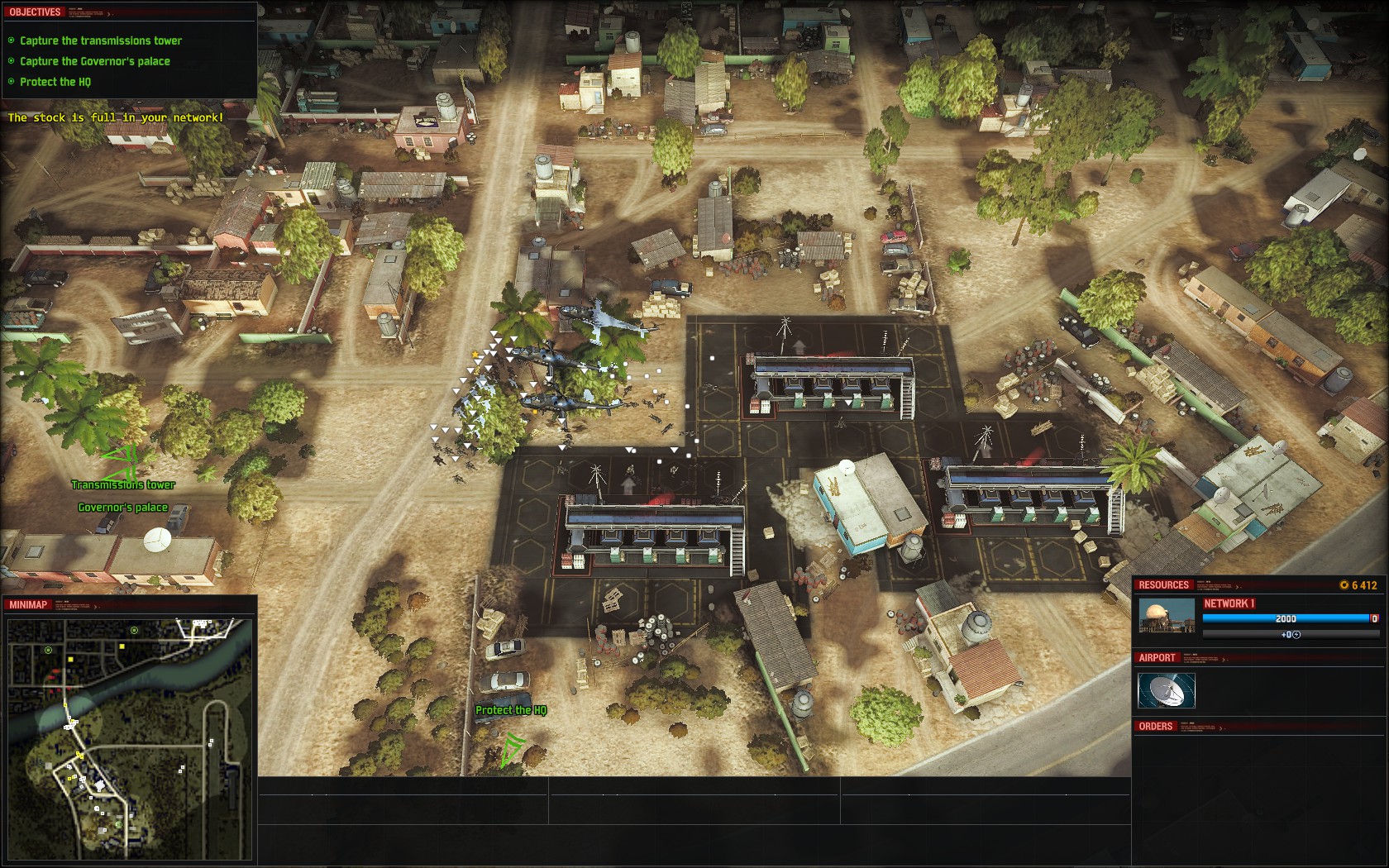Click the 'Protect the HQ' world marker
Image resolution: width=1389 pixels, height=868 pixels.
[x=511, y=710]
